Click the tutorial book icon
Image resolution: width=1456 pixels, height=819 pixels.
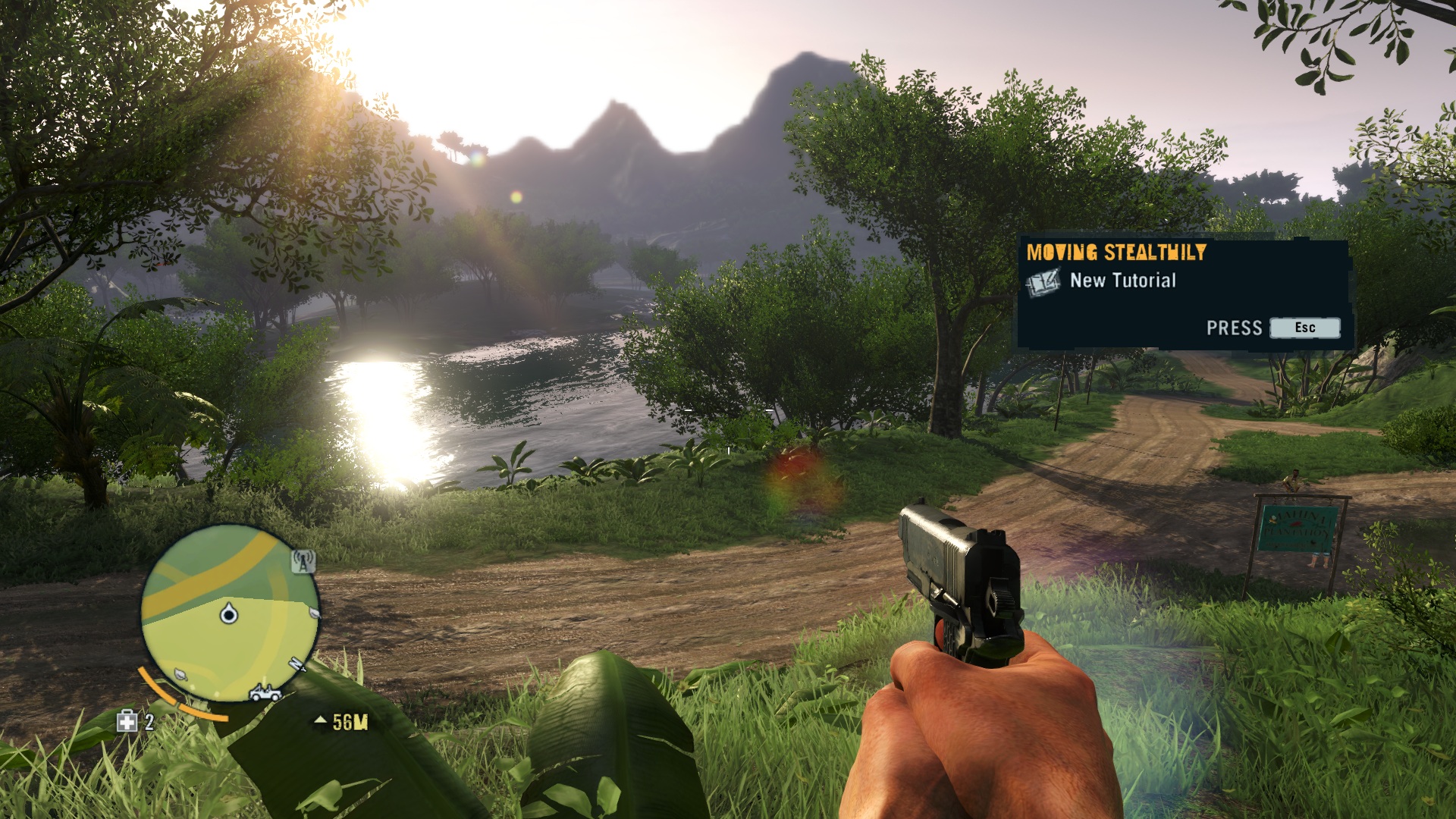pyautogui.click(x=1043, y=283)
